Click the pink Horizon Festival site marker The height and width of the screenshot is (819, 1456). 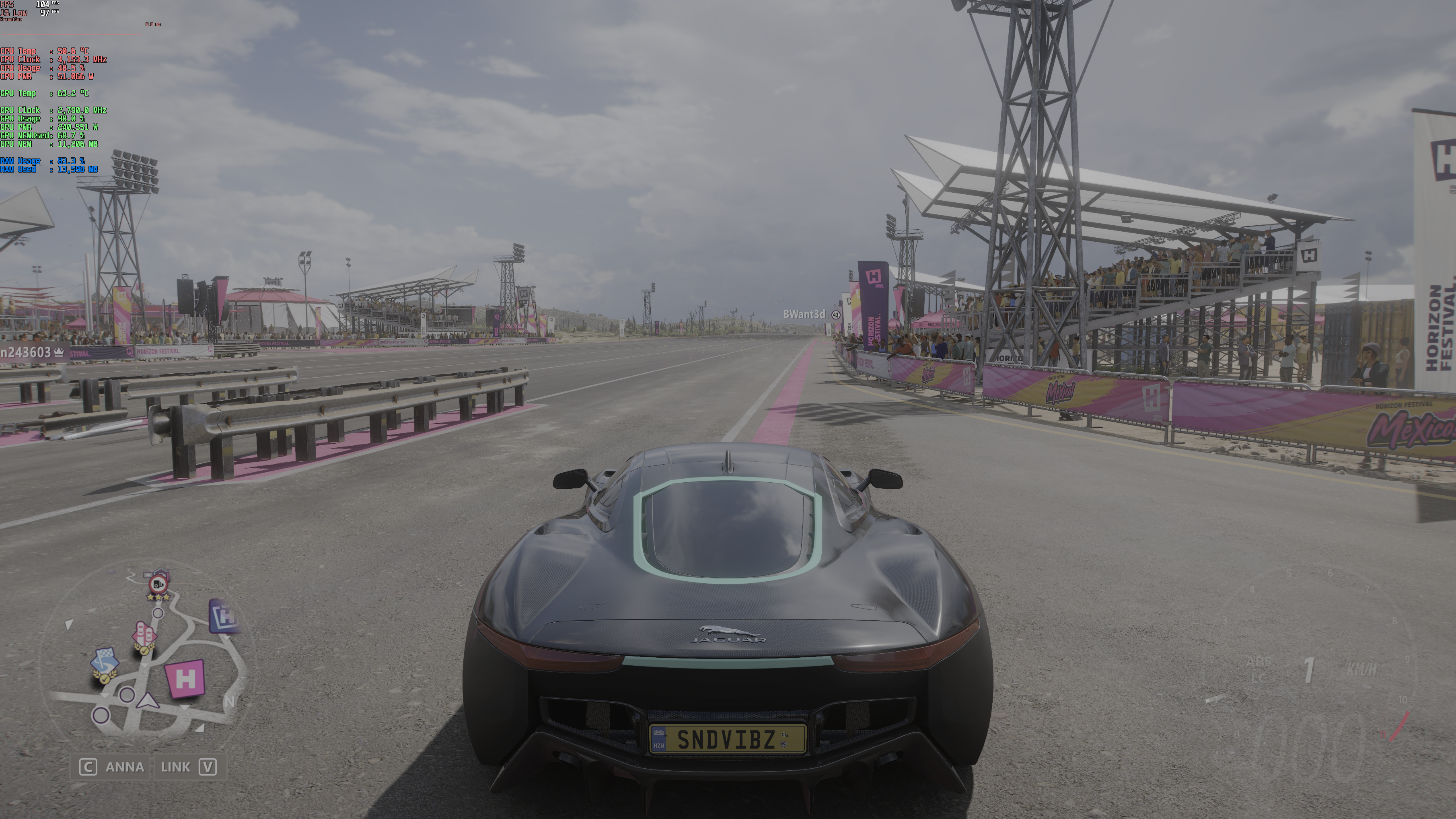185,678
